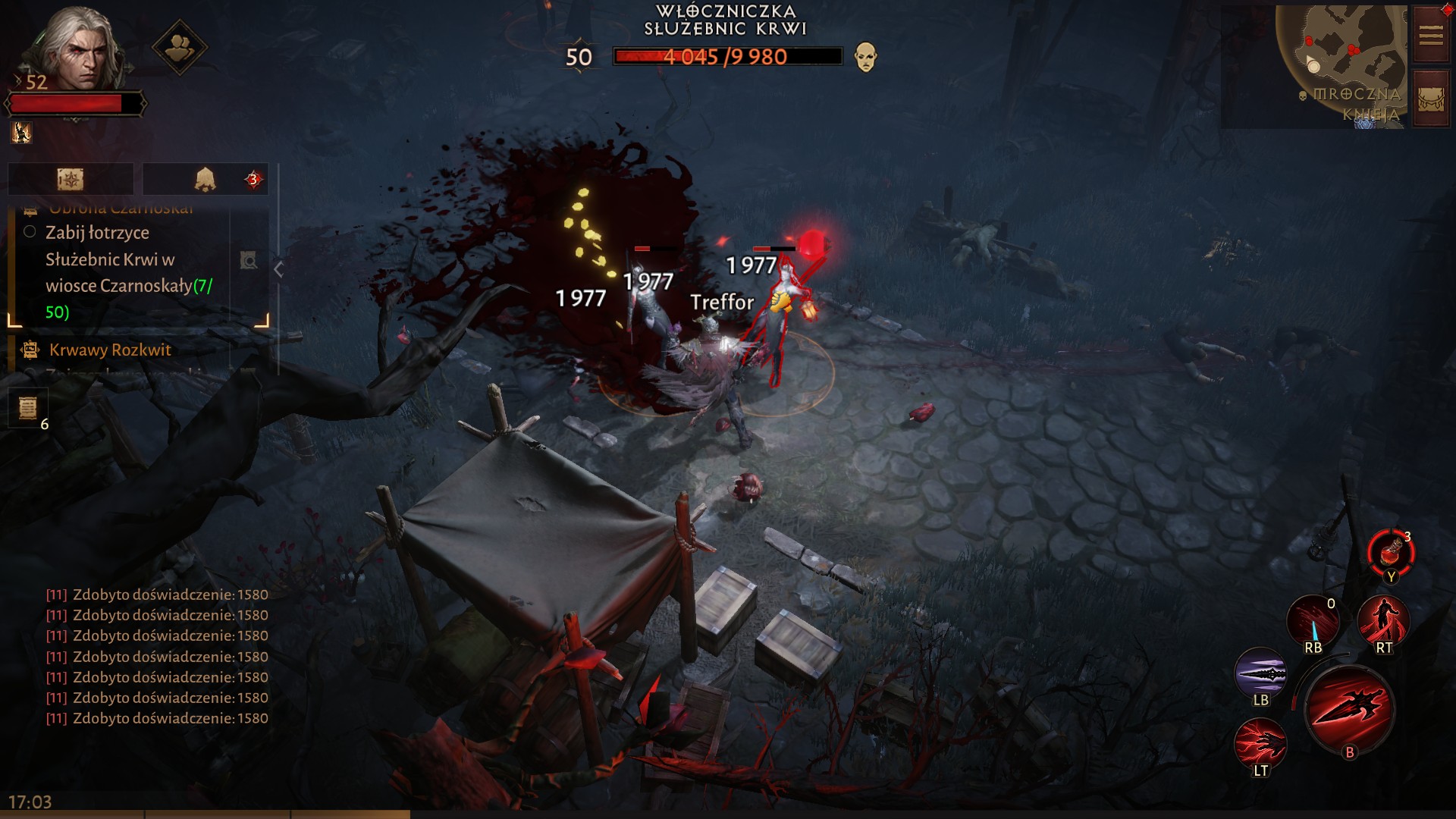Use the red health potion

coord(1390,553)
